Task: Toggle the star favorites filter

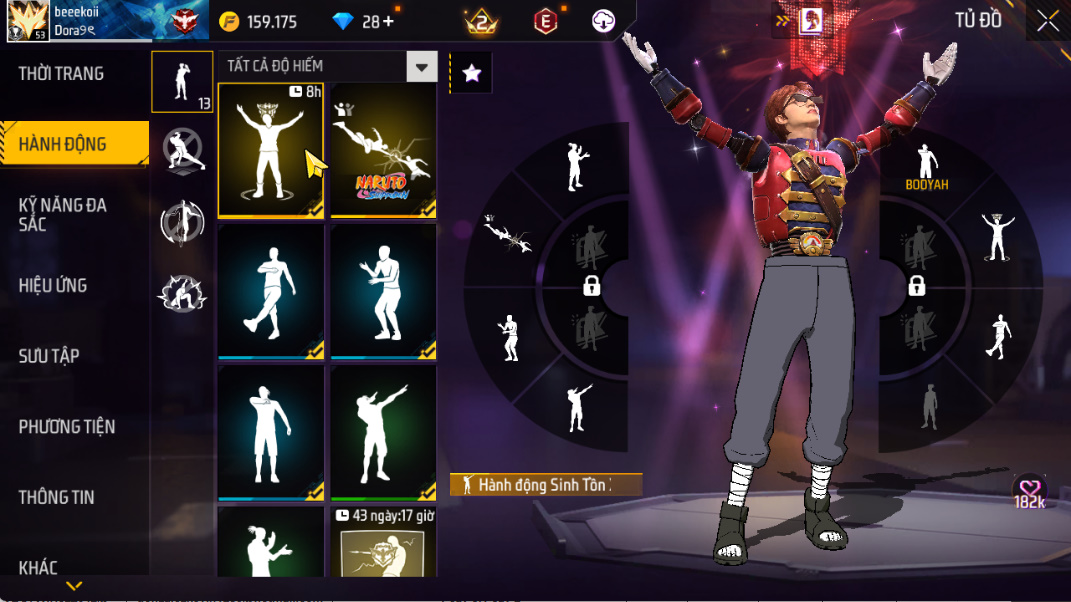Action: pos(472,73)
